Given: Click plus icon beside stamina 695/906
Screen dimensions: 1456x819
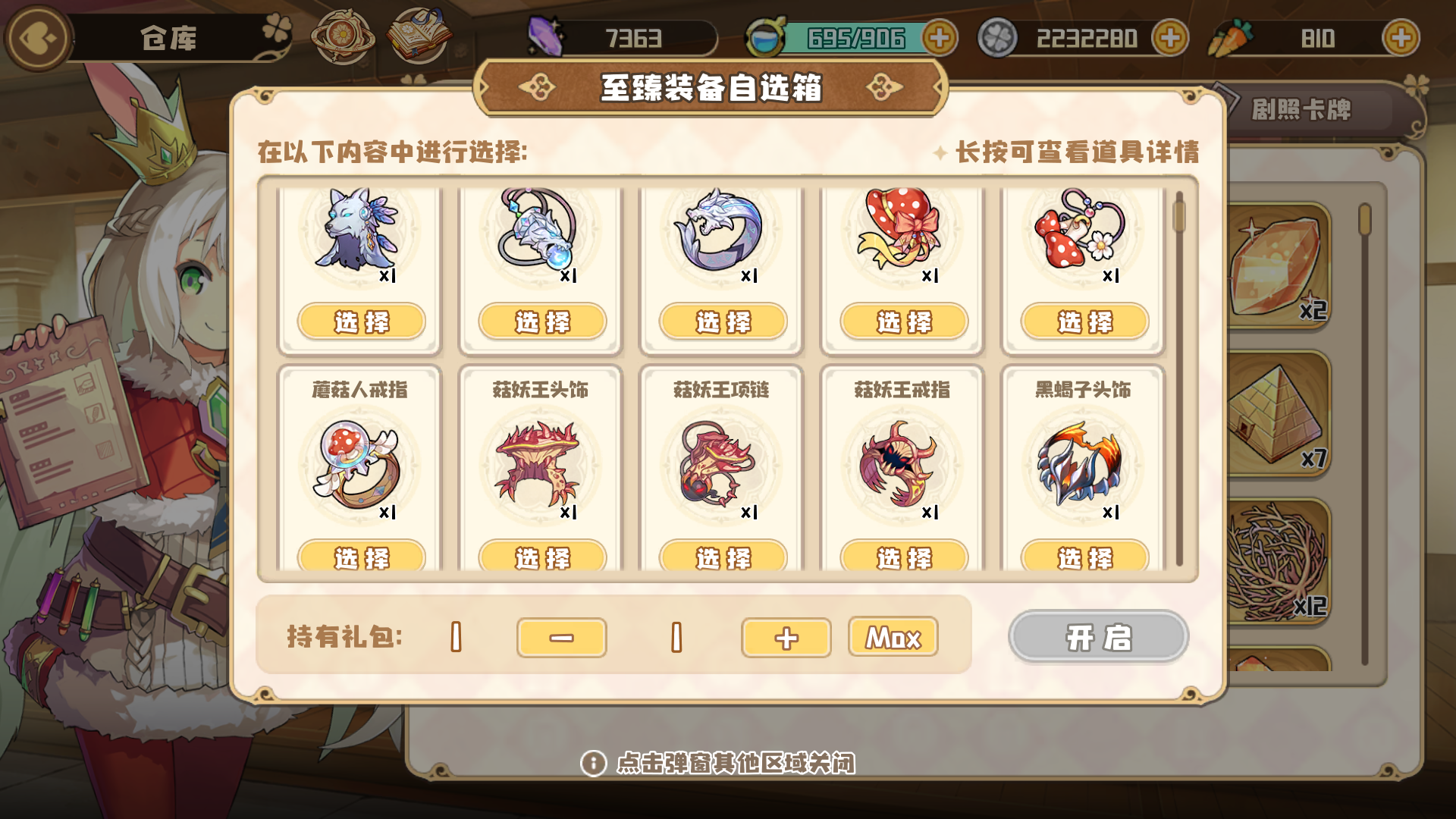Looking at the screenshot, I should (940, 36).
